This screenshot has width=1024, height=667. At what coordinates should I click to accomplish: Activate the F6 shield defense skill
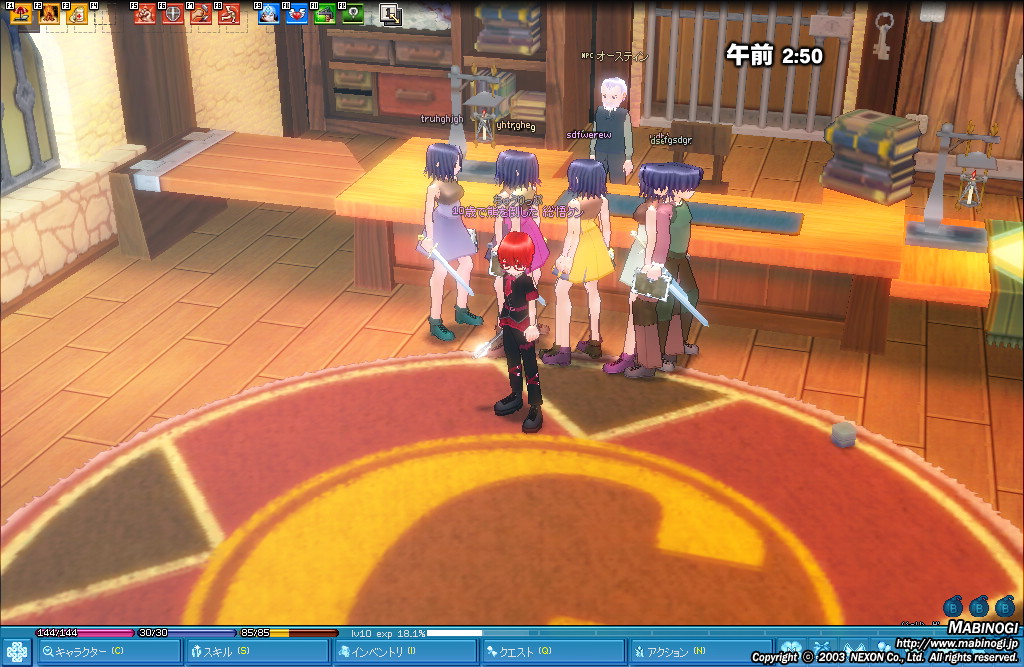174,14
